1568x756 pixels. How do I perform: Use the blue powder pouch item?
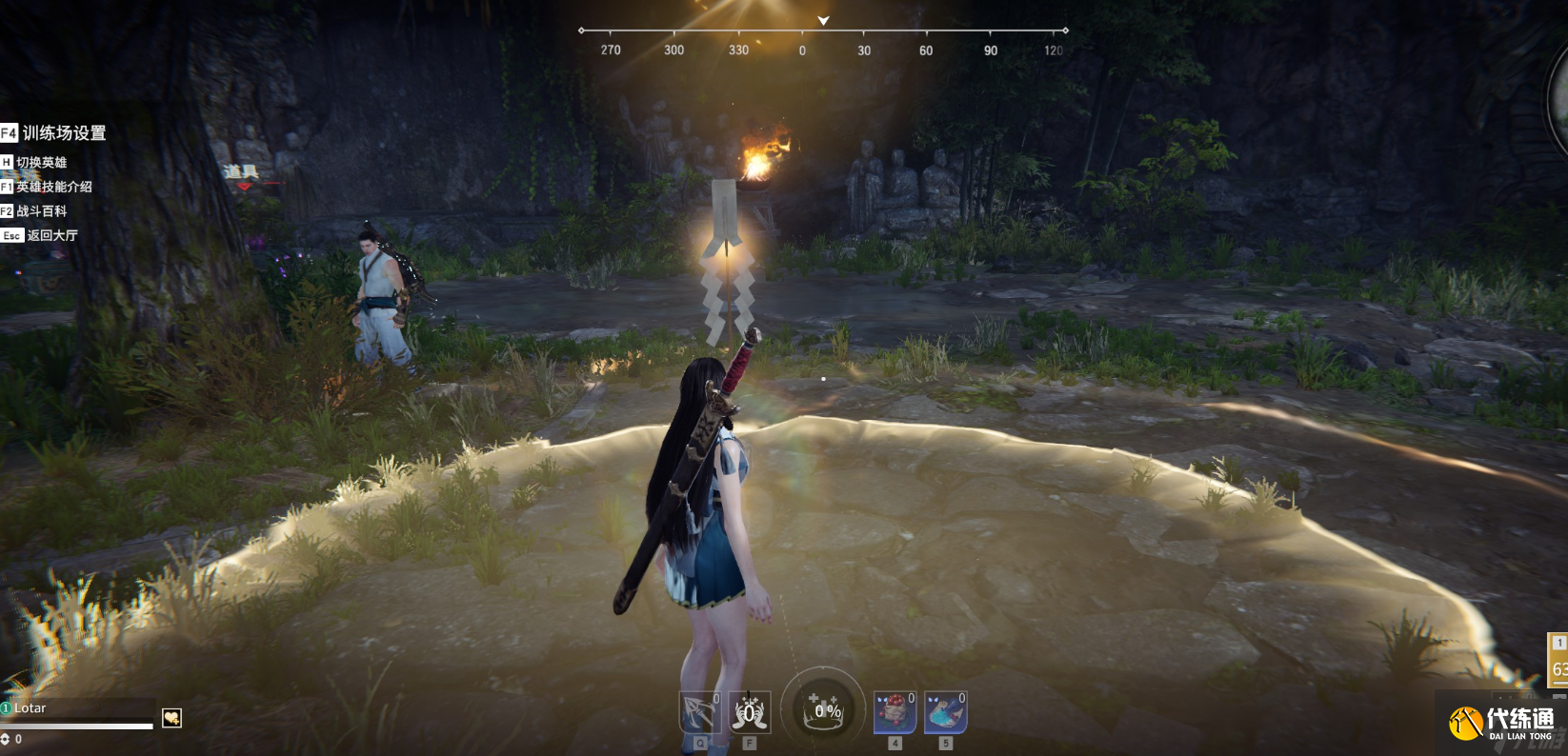click(x=946, y=712)
